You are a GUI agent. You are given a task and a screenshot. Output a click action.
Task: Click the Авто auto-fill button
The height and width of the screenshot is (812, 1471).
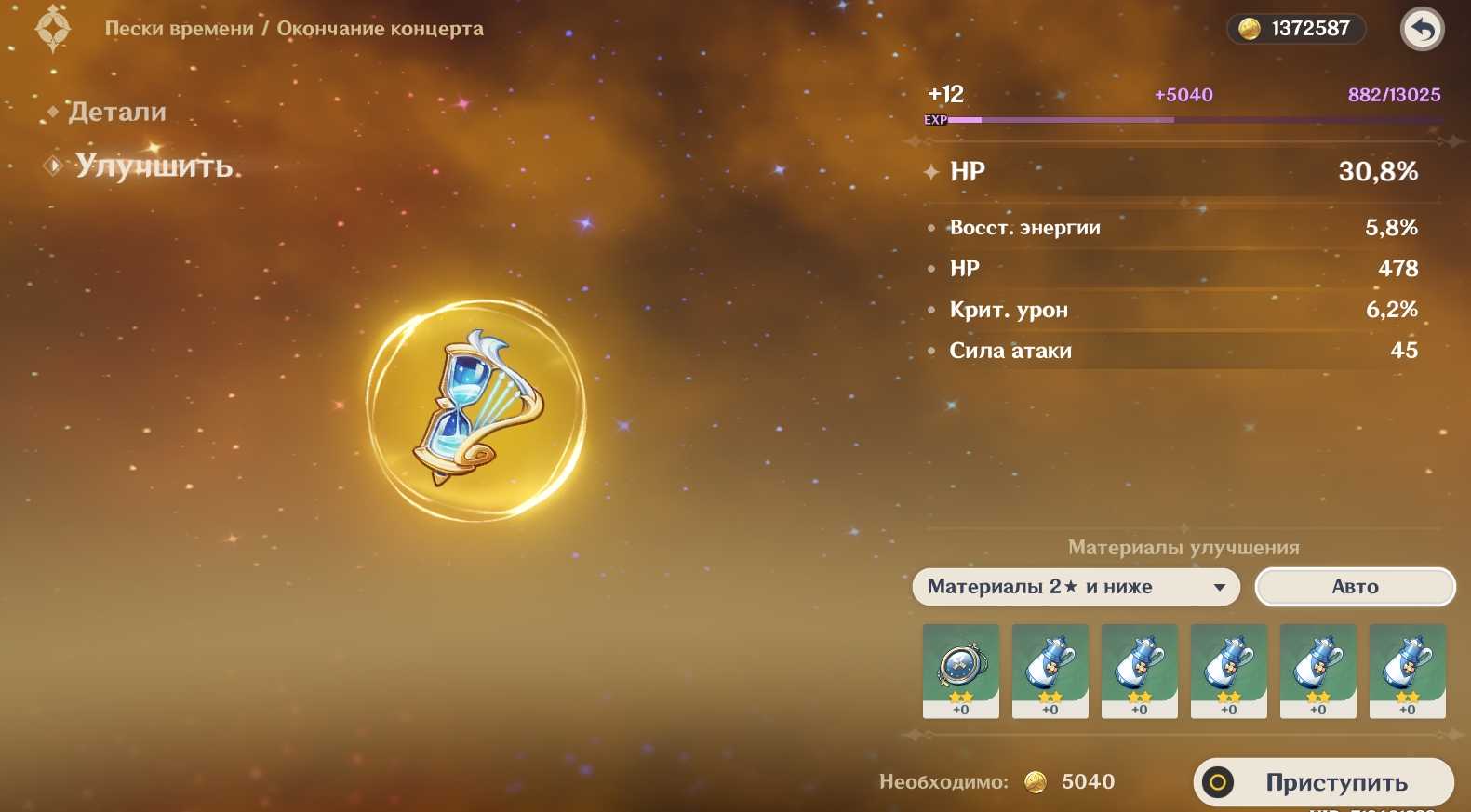[1354, 587]
